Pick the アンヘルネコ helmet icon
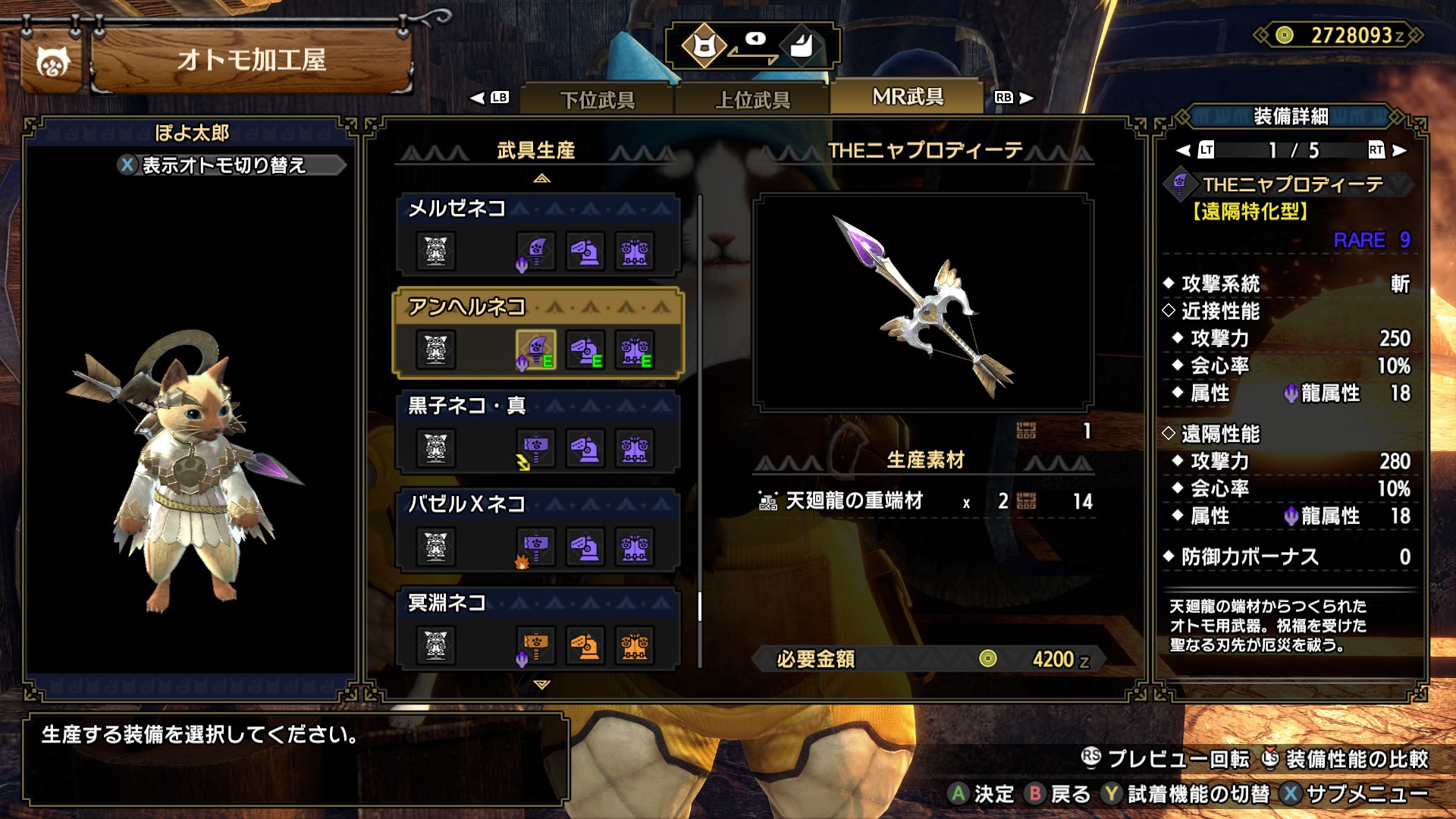The height and width of the screenshot is (819, 1456). (585, 350)
